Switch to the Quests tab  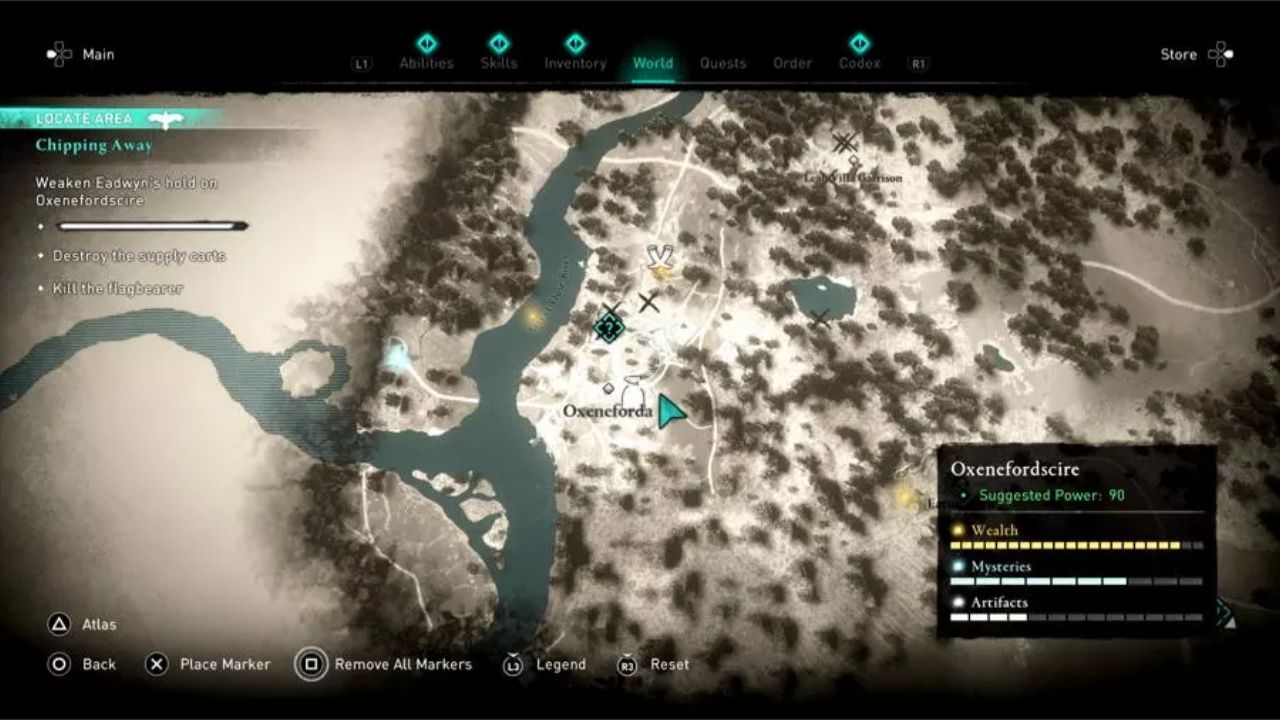click(x=723, y=62)
